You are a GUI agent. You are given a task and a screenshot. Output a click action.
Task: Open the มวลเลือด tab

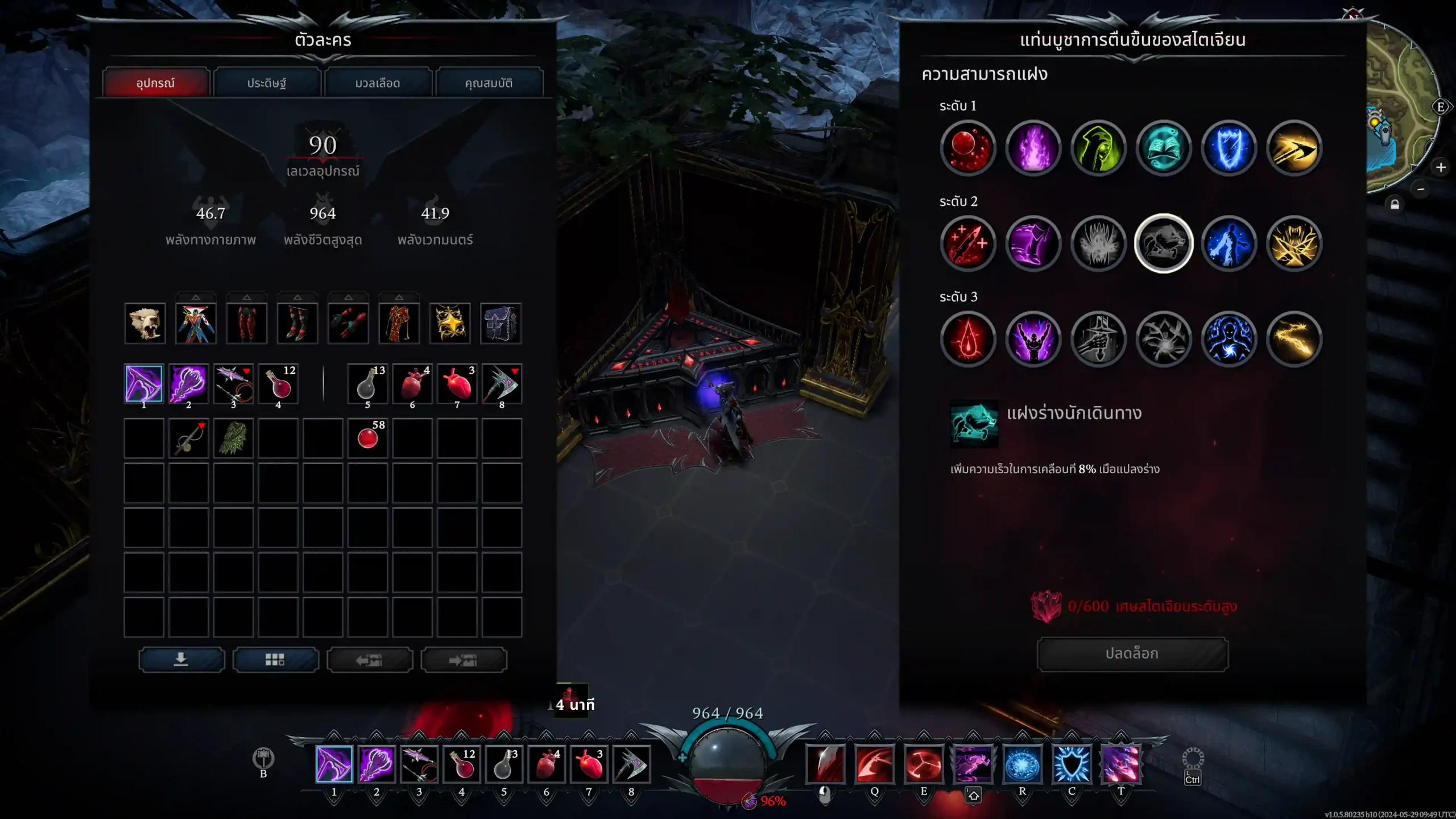378,83
